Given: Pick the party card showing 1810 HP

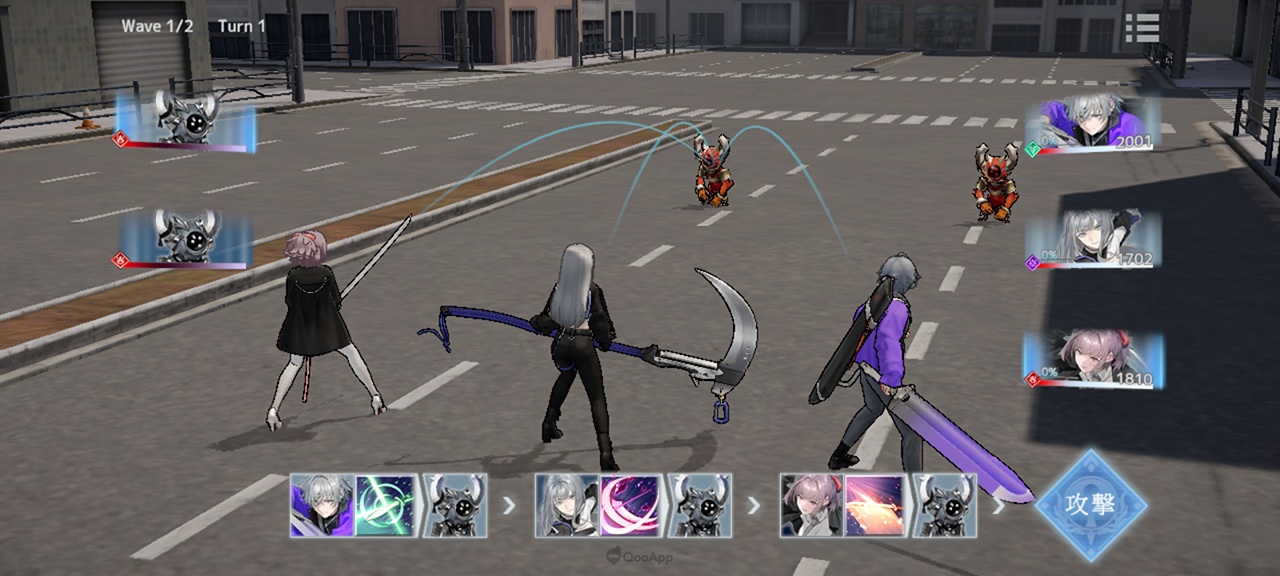Looking at the screenshot, I should click(x=1094, y=360).
